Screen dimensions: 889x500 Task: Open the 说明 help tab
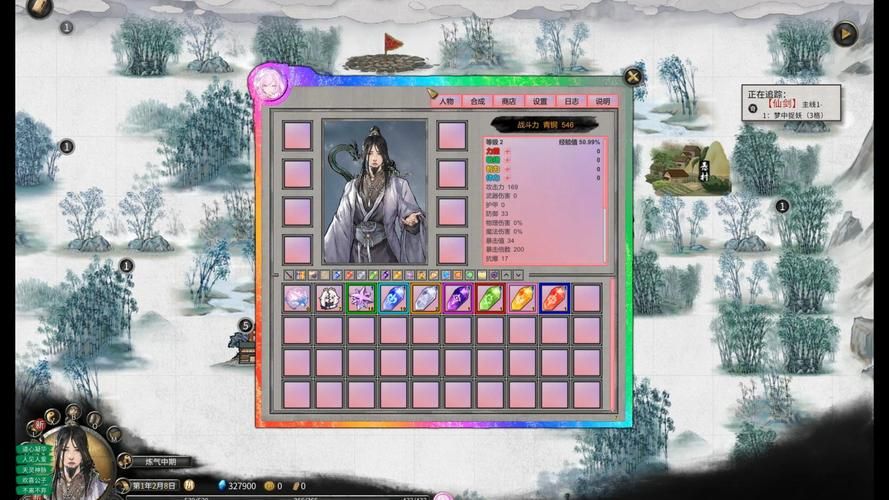tap(602, 101)
